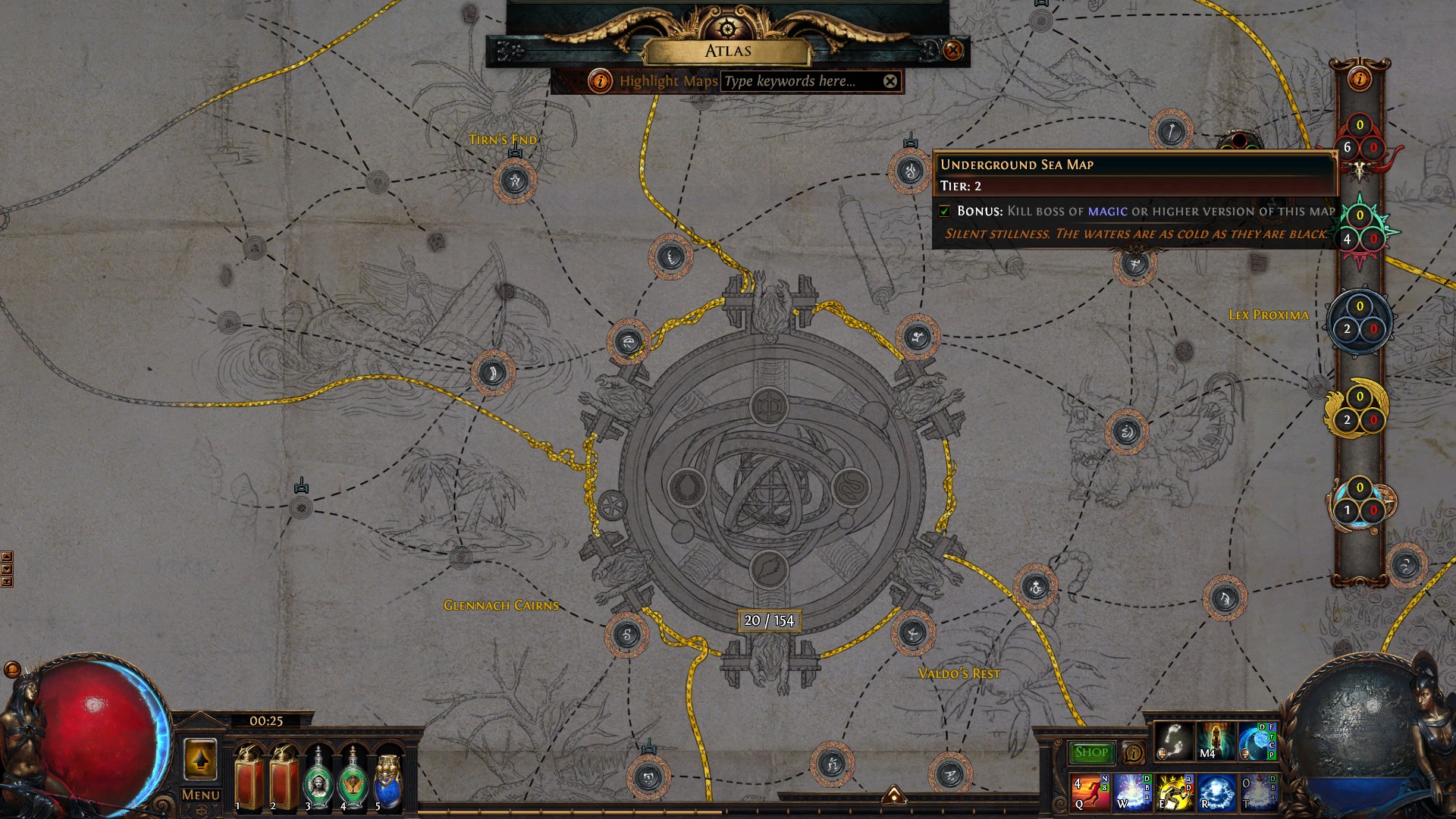Open the chat bubble icon above life orb
1456x819 pixels.
(x=12, y=669)
